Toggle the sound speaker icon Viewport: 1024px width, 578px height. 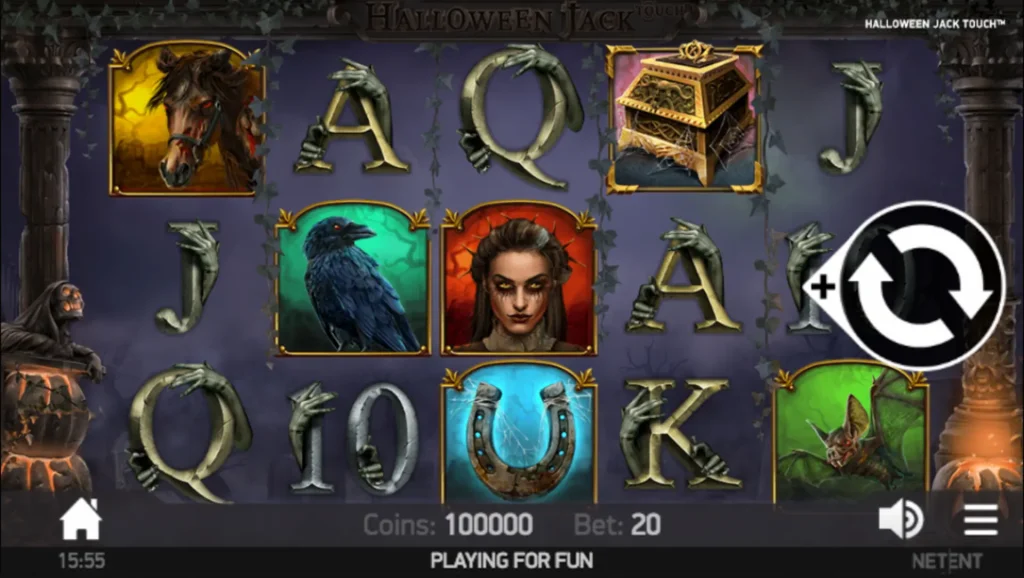click(900, 519)
